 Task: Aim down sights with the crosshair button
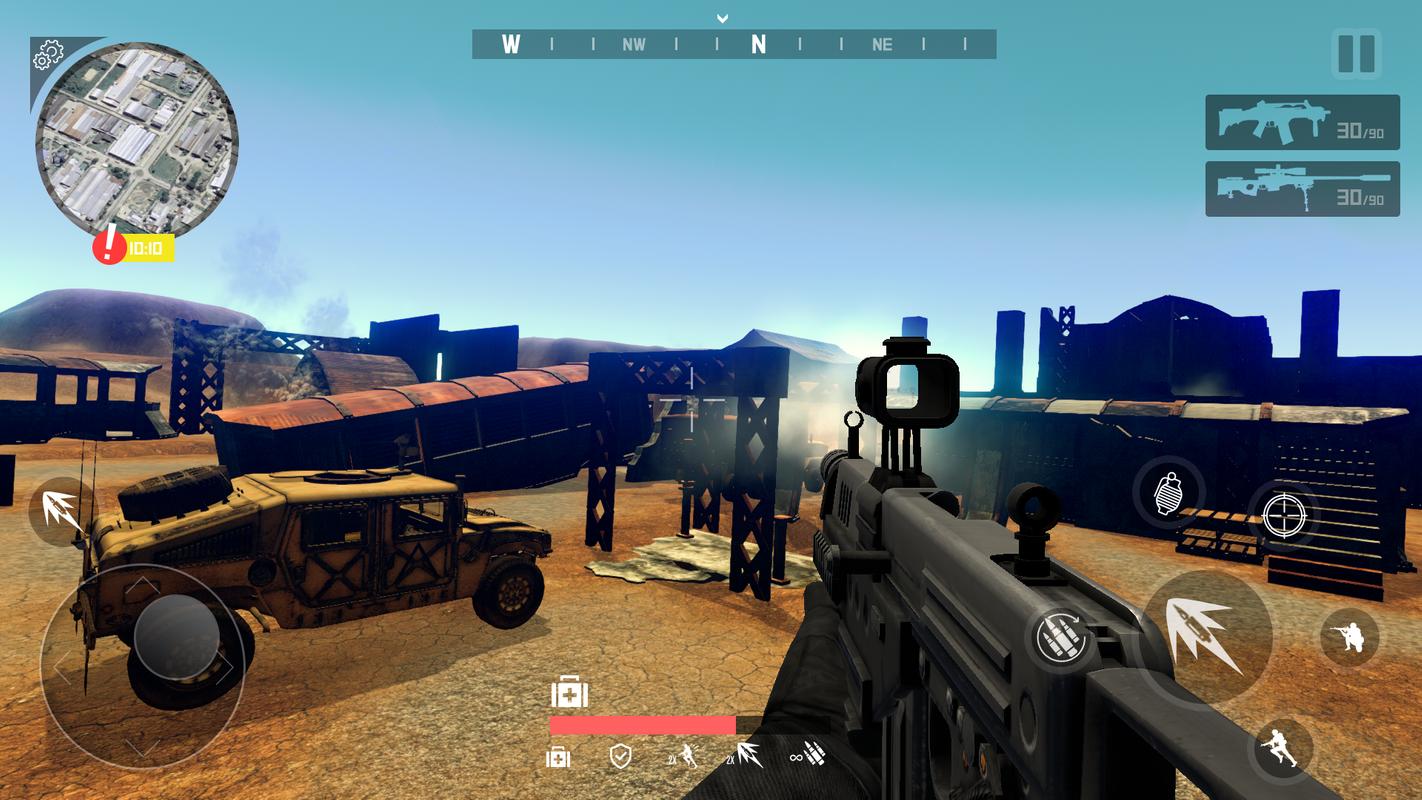[1284, 515]
